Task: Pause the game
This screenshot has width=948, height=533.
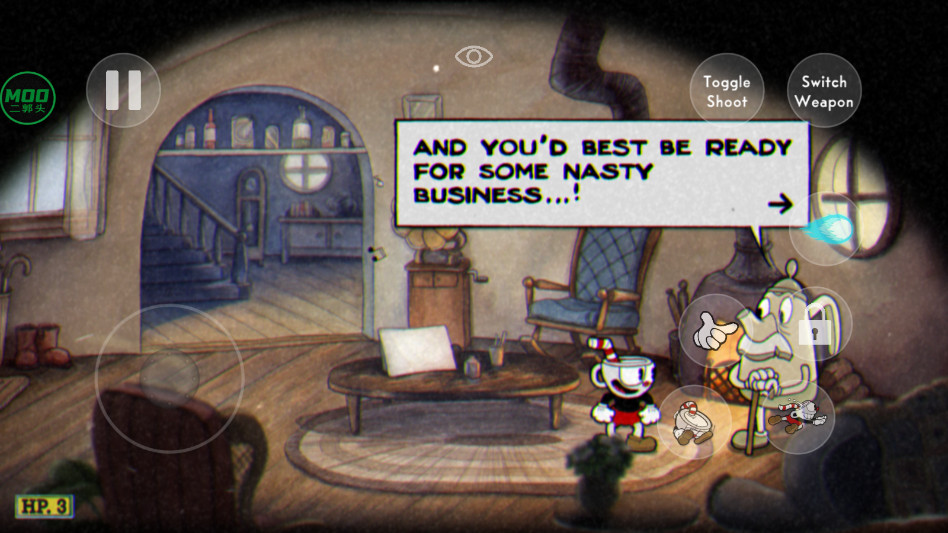Action: (x=123, y=90)
